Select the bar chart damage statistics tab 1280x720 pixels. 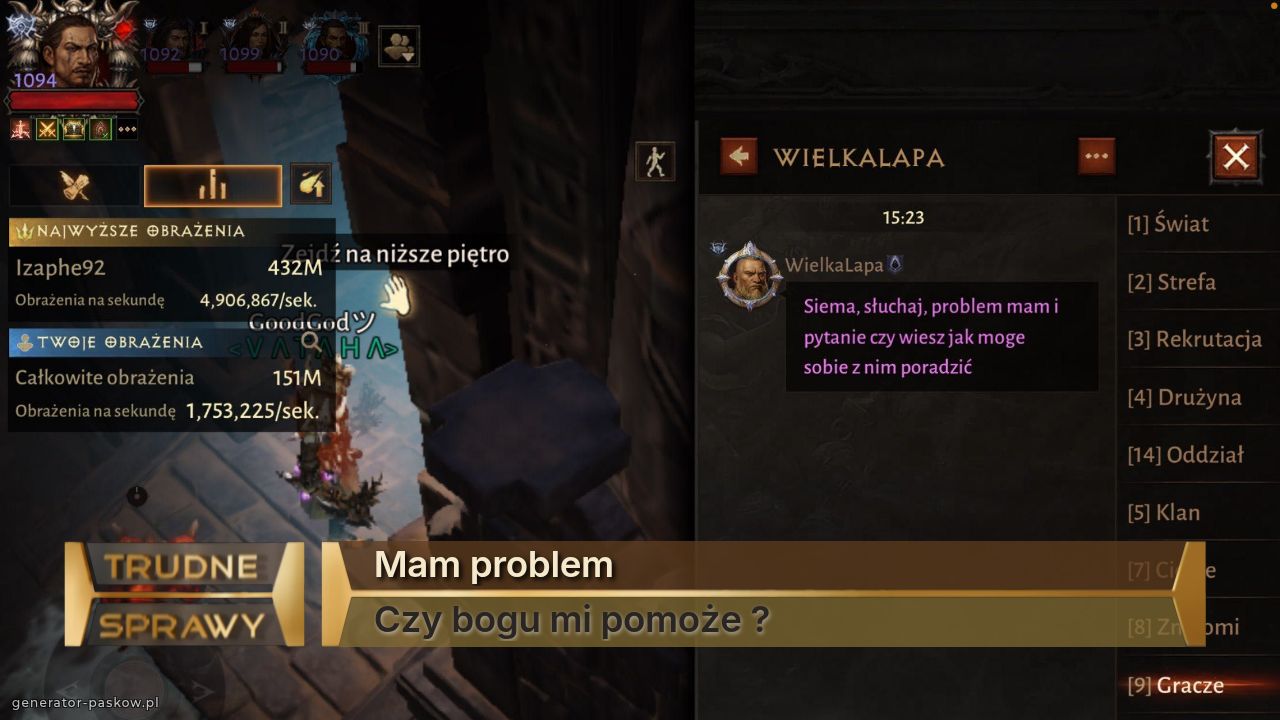tap(212, 184)
